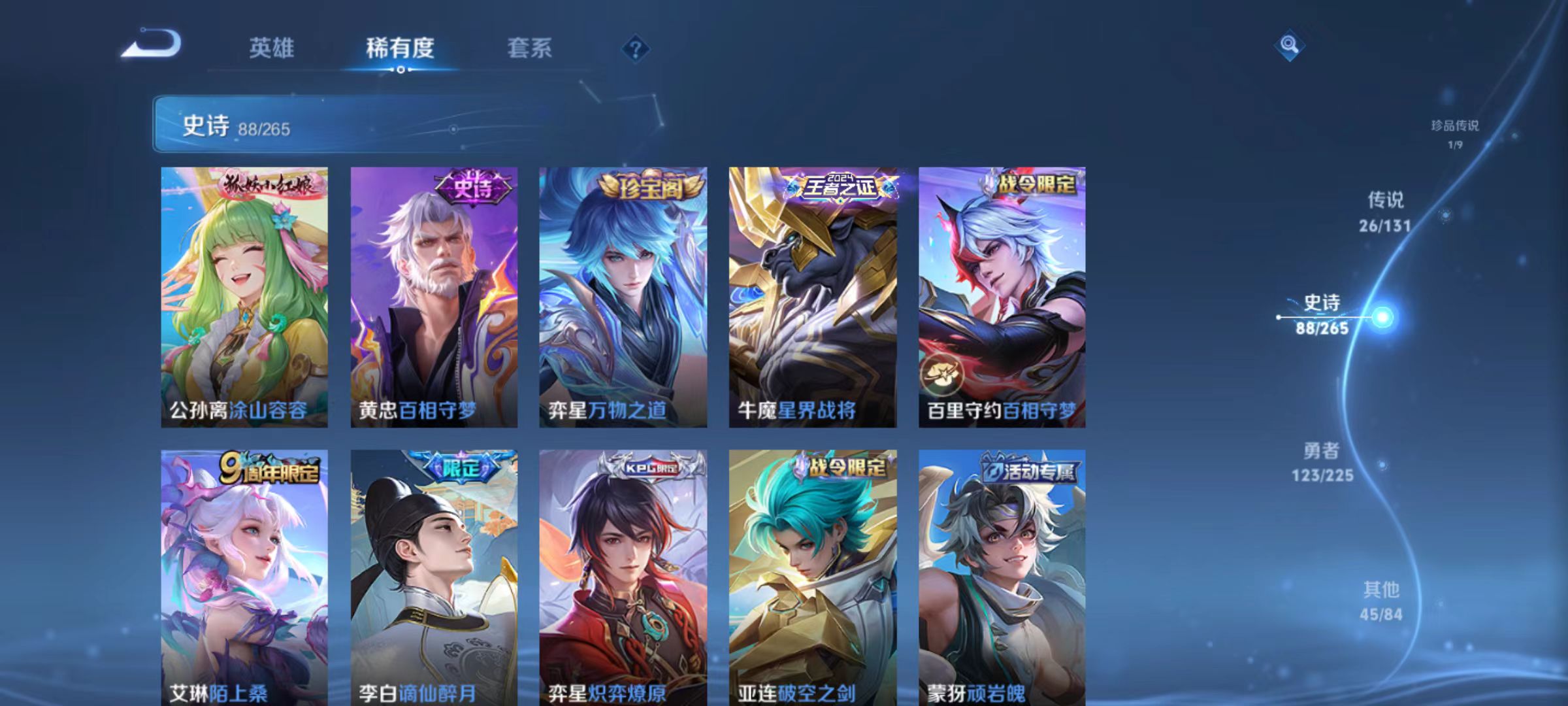Switch to the 套系 tab
The width and height of the screenshot is (1568, 706).
click(x=530, y=47)
